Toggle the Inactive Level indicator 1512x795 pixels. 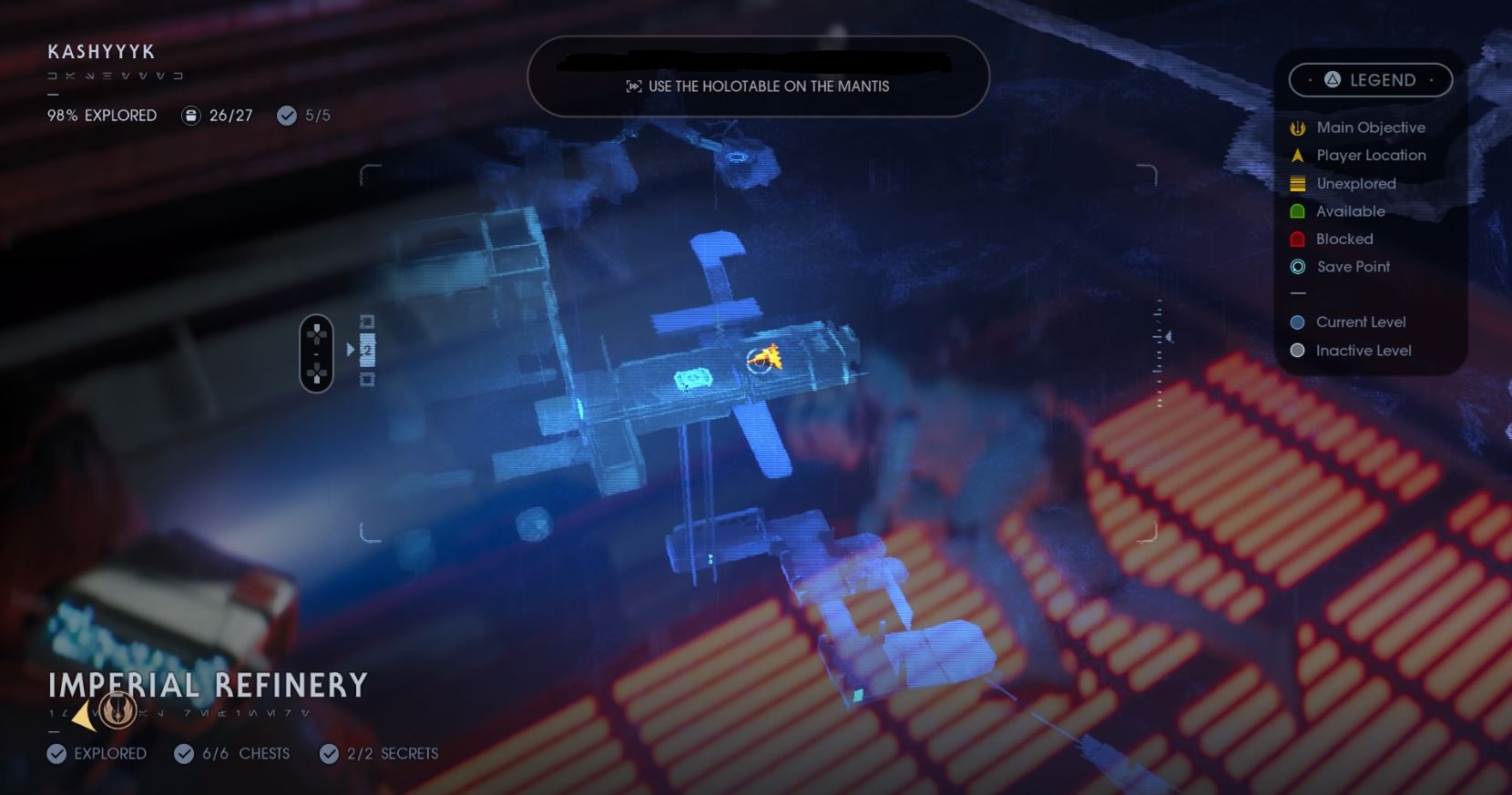[x=1297, y=350]
